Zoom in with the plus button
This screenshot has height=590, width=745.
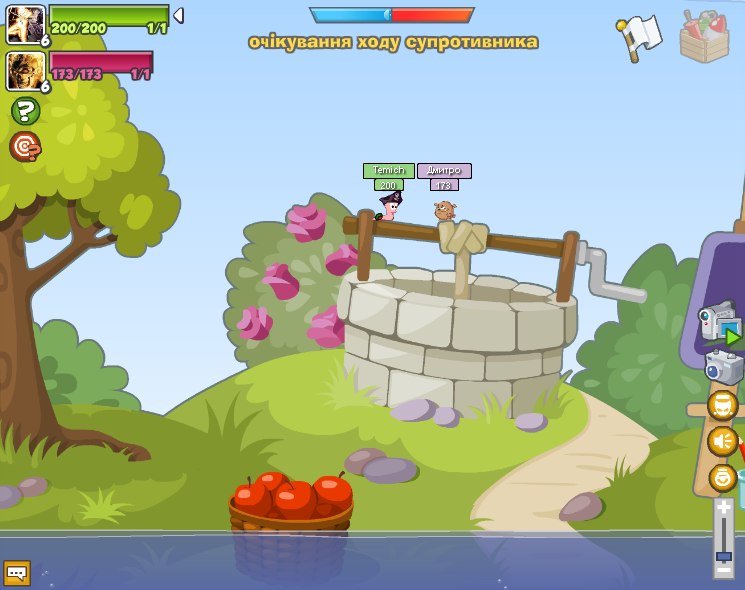(x=723, y=508)
